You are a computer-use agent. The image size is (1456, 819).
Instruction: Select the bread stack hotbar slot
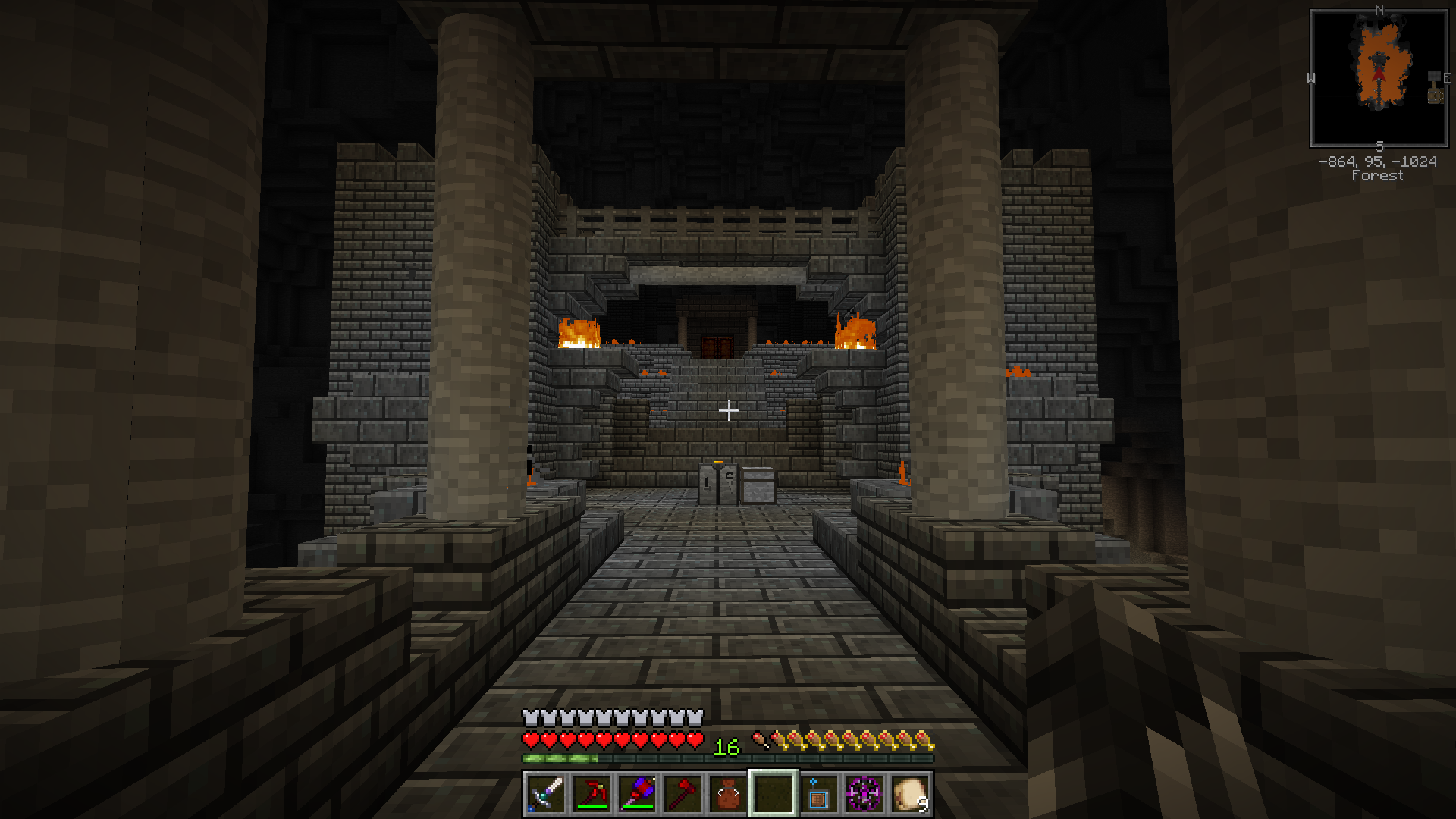pyautogui.click(x=910, y=793)
